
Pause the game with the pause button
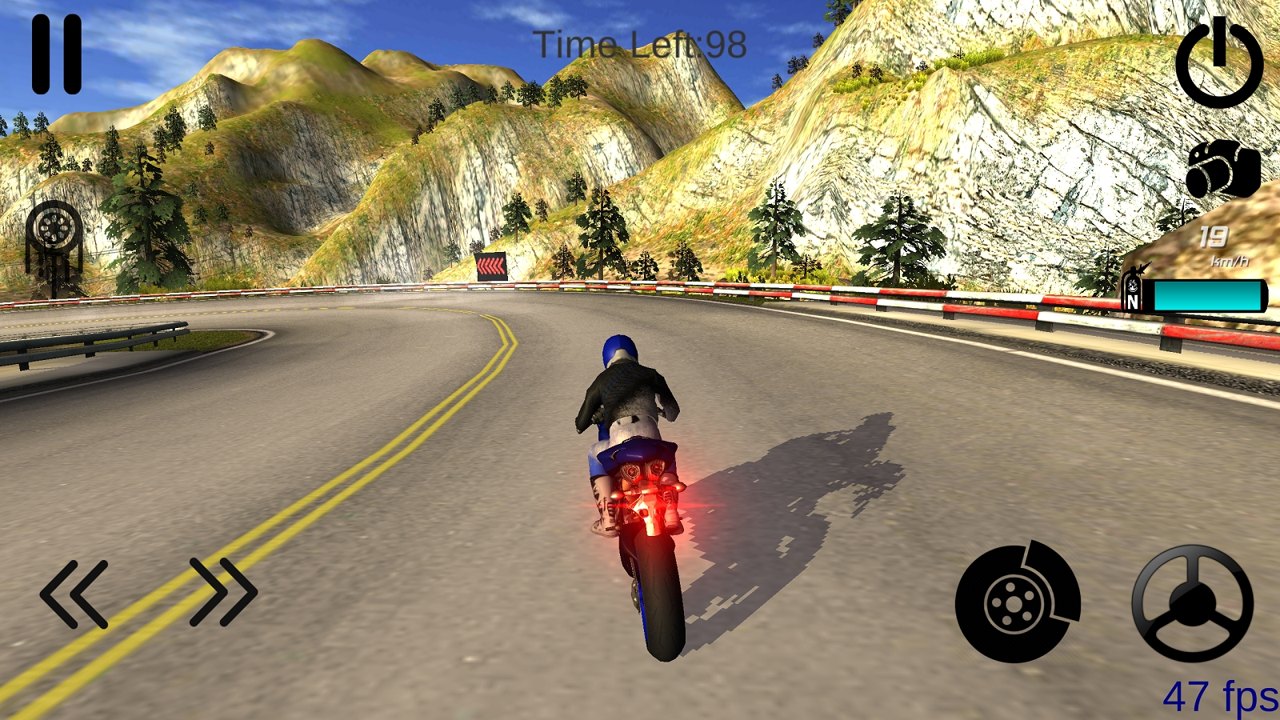(x=56, y=54)
